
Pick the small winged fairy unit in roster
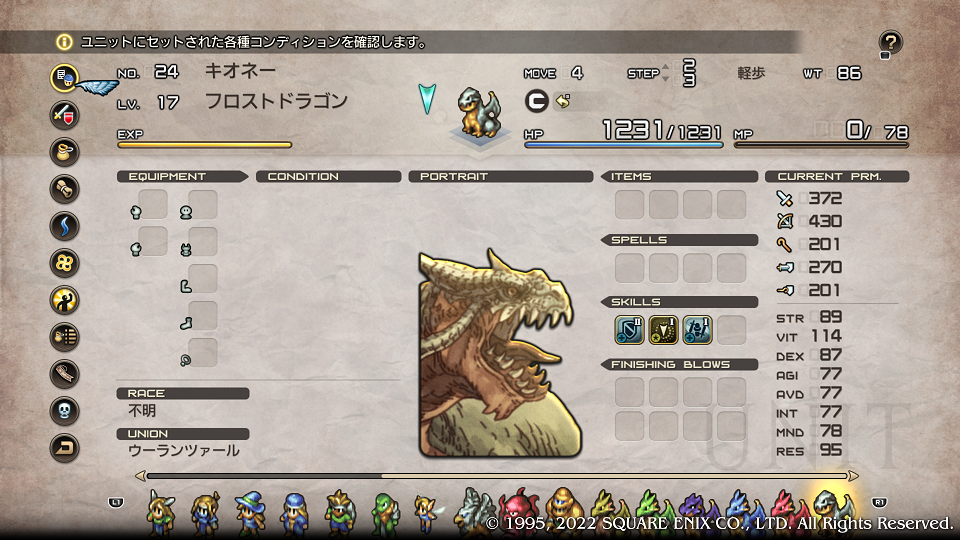tap(427, 512)
